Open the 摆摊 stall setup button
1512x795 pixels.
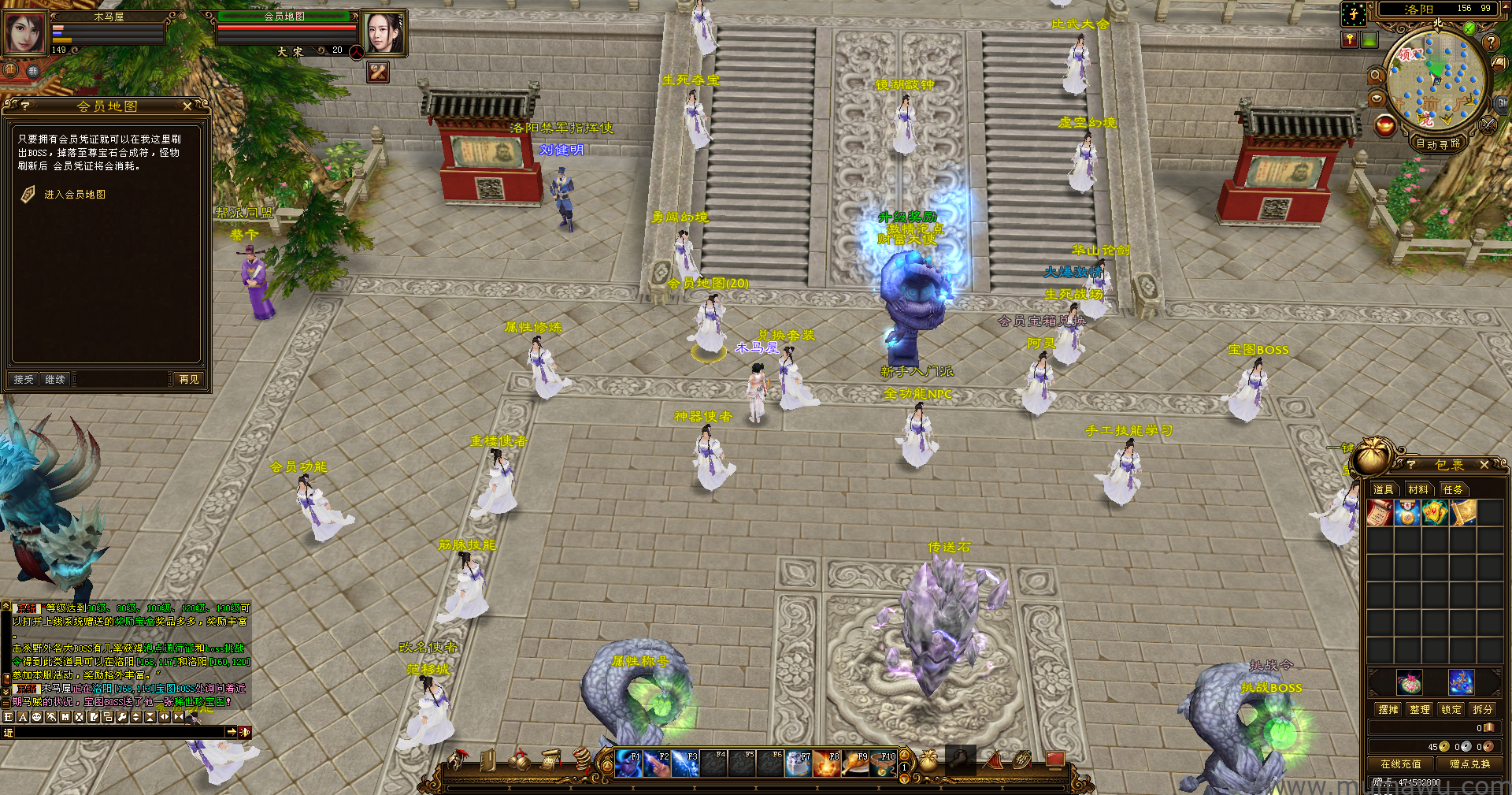pos(1388,709)
